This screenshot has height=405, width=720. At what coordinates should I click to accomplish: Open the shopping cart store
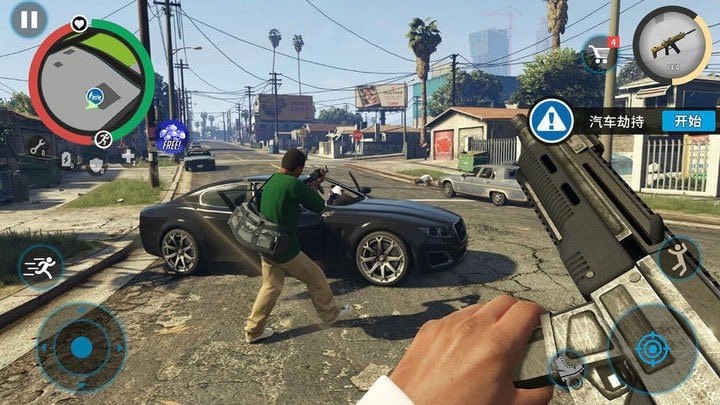pos(600,53)
